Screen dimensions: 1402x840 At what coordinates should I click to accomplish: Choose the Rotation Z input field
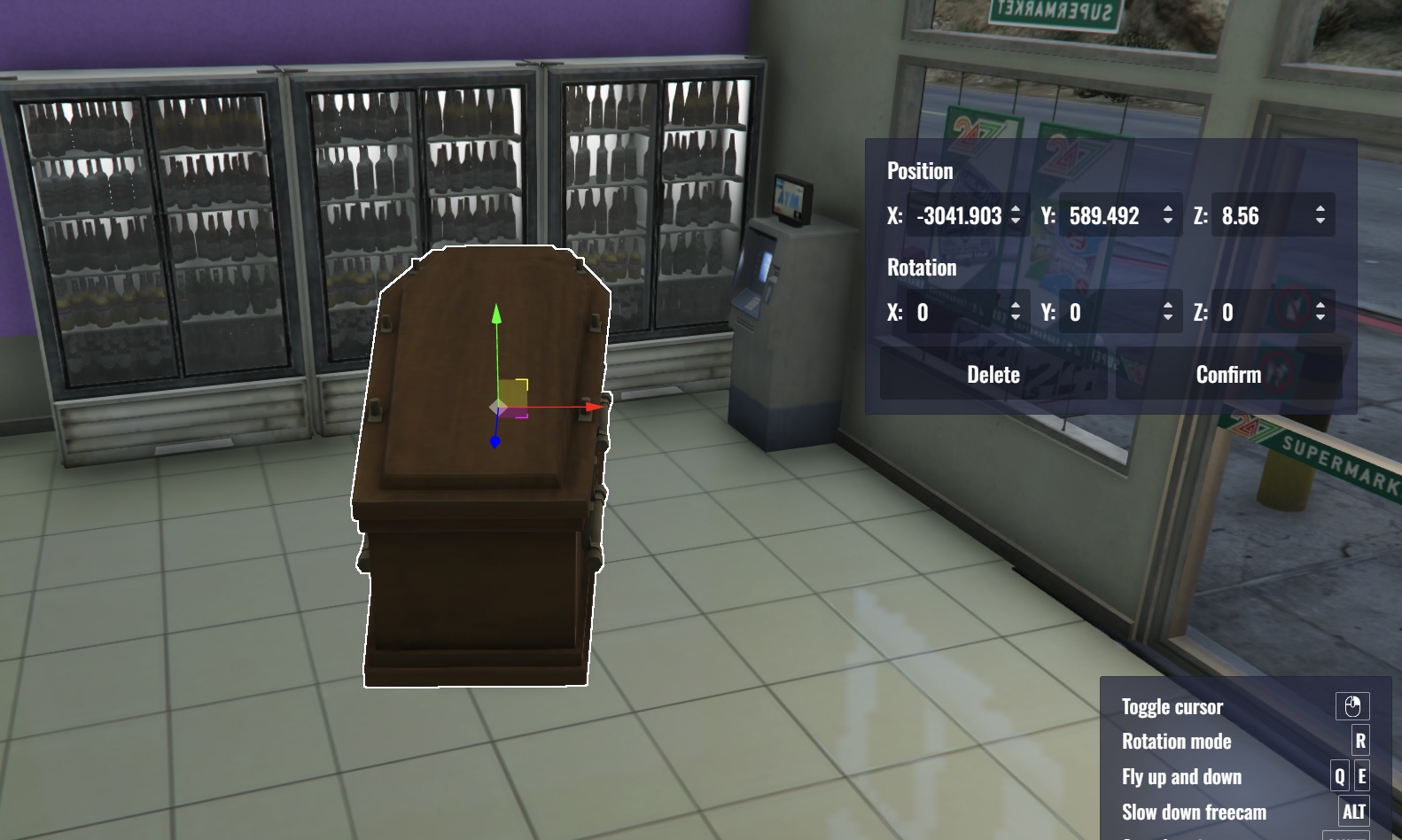point(1260,312)
